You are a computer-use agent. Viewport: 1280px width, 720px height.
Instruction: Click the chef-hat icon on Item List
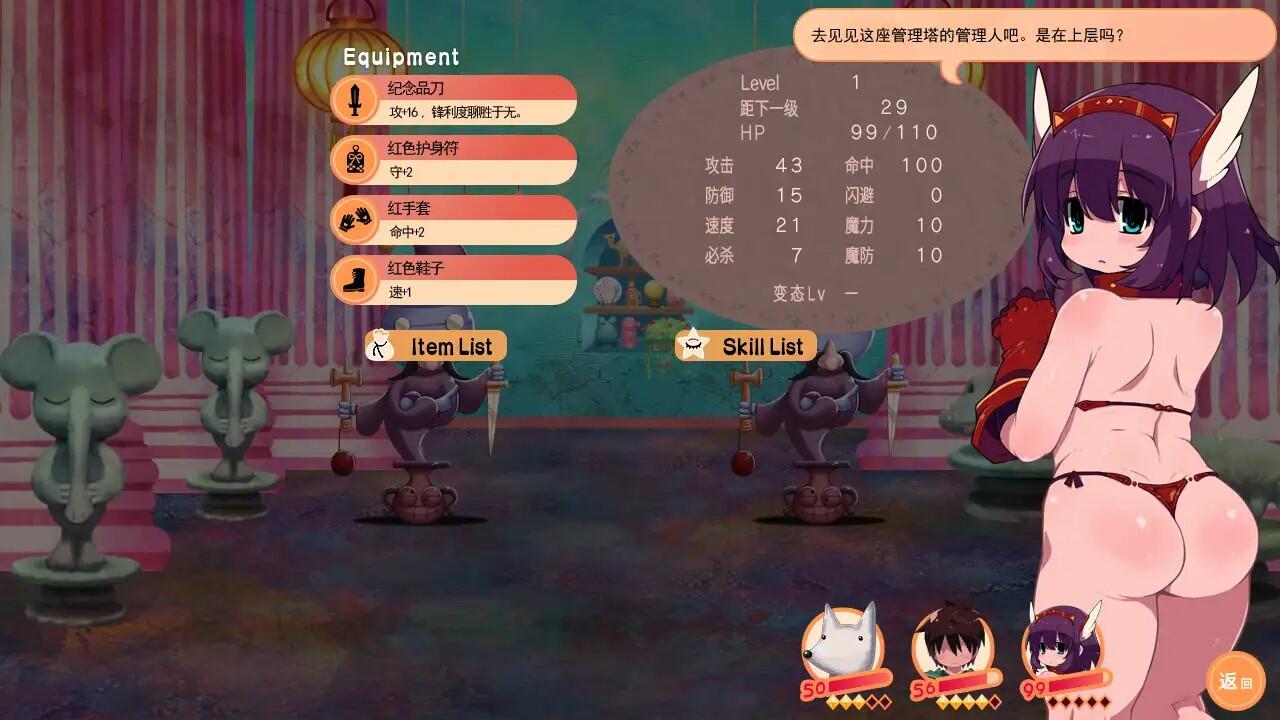click(x=382, y=346)
